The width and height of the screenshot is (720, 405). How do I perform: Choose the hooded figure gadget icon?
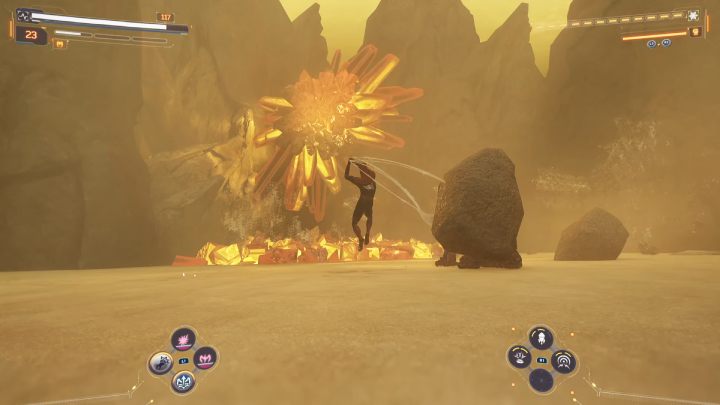[541, 338]
